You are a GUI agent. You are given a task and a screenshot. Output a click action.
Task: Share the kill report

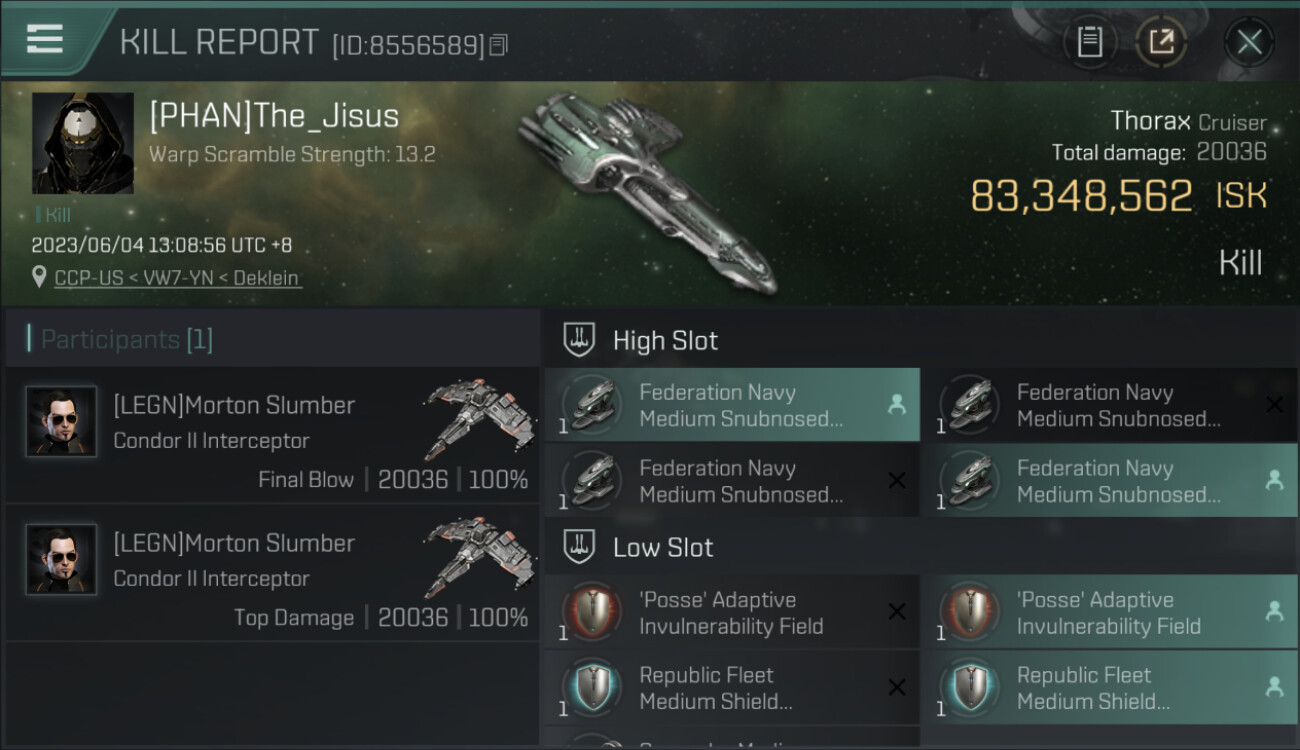pyautogui.click(x=1161, y=42)
